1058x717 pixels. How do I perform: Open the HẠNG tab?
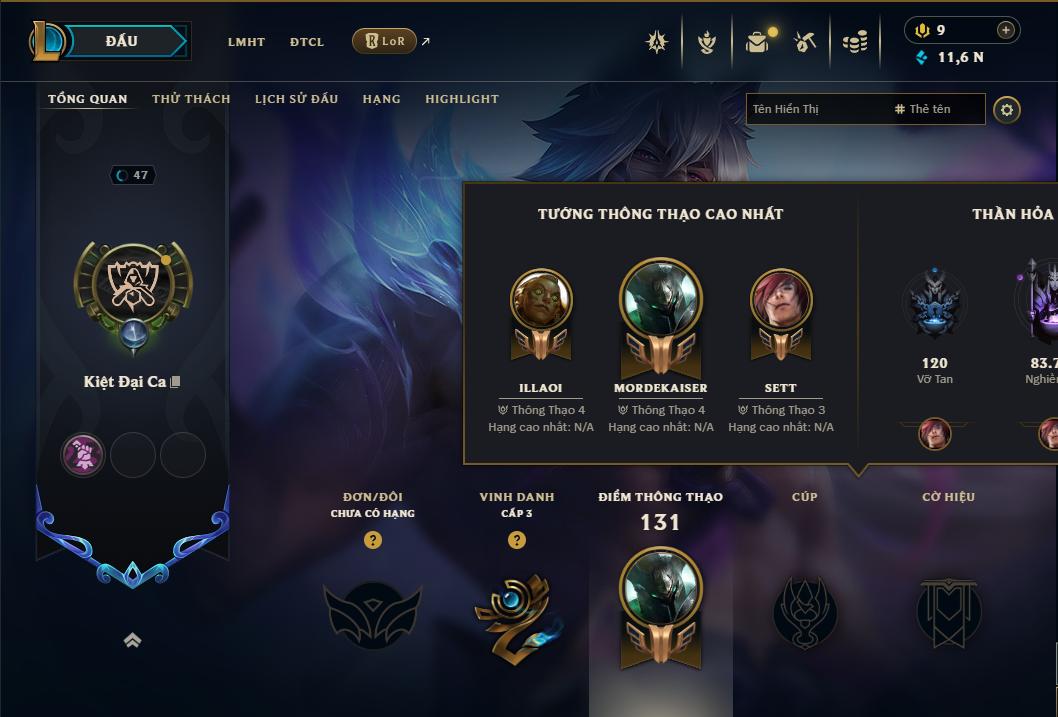point(381,99)
